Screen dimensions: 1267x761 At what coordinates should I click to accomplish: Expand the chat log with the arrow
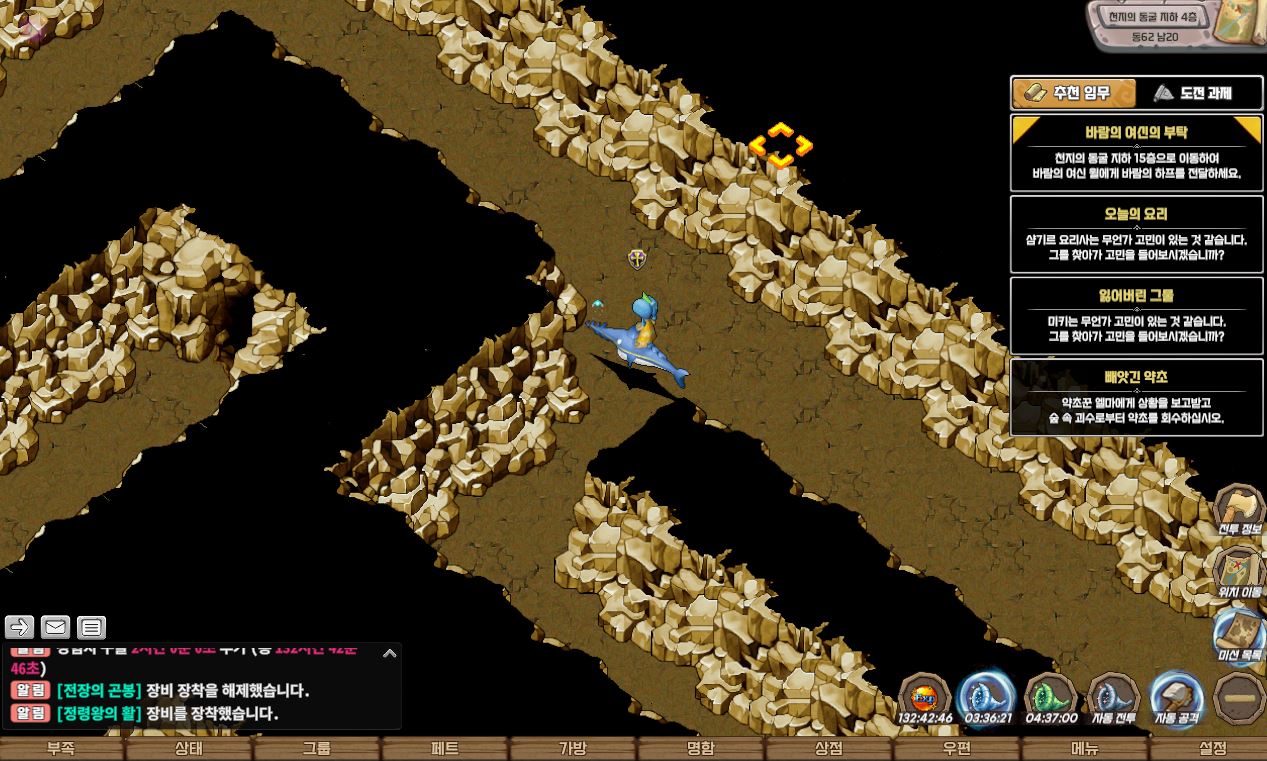point(390,653)
